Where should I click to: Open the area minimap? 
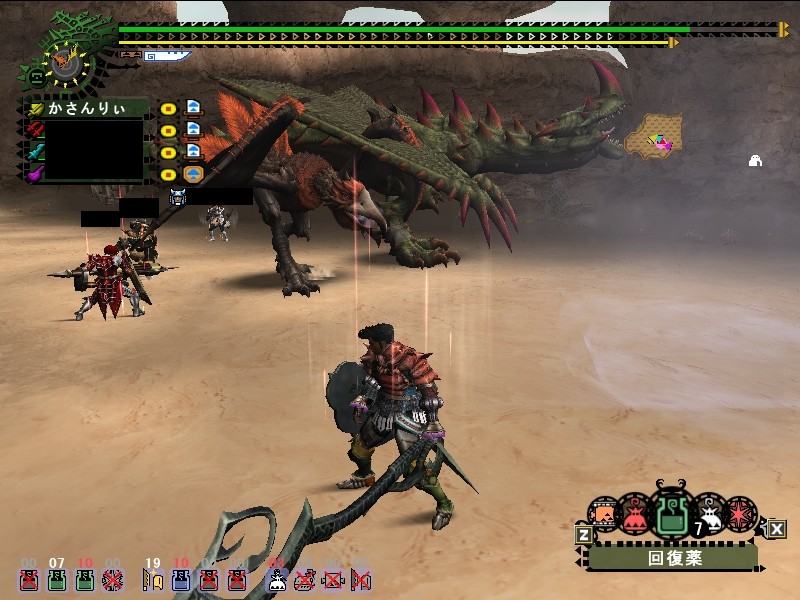click(654, 135)
